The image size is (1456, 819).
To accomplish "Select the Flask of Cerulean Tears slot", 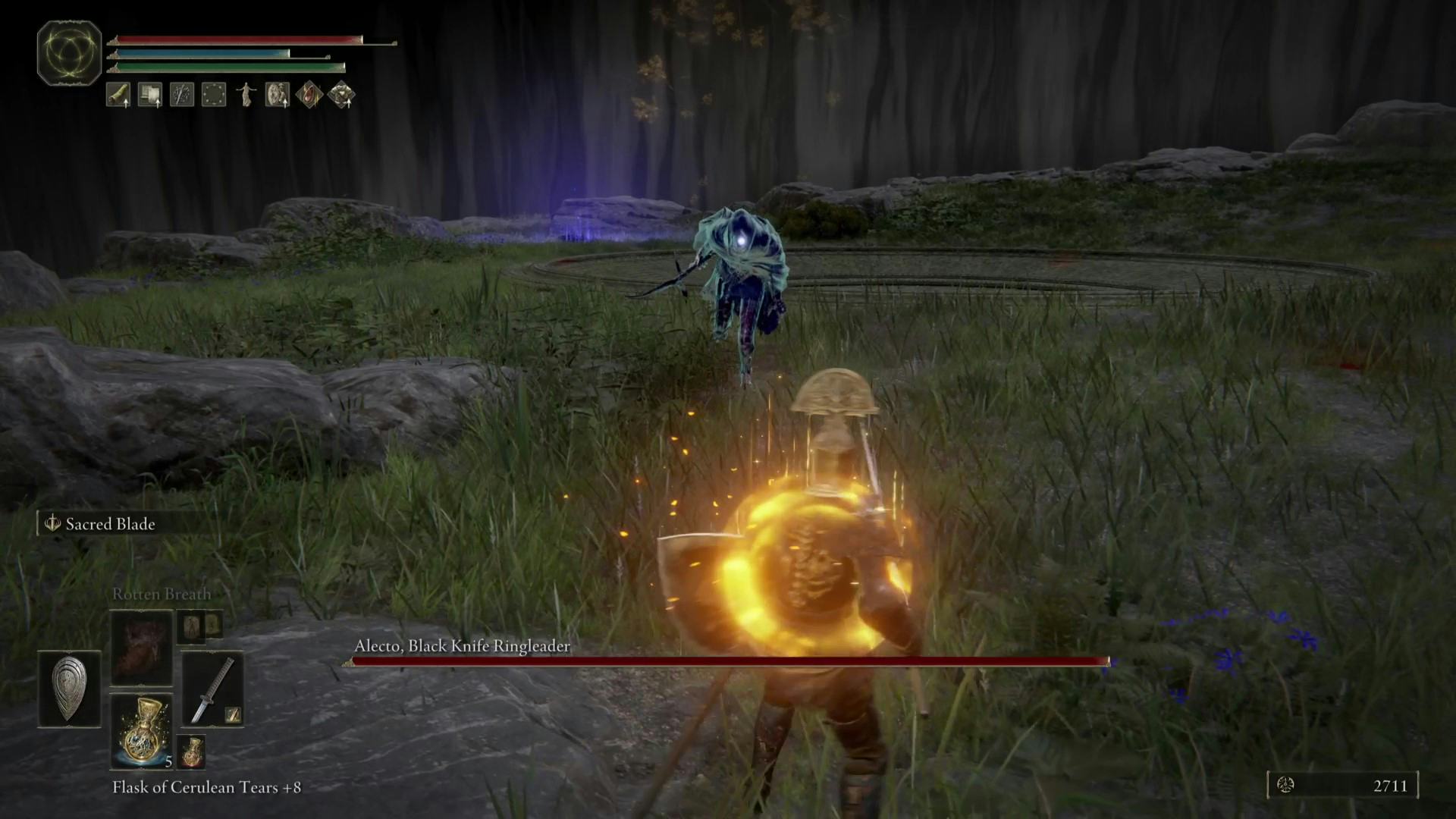I will pos(142,731).
